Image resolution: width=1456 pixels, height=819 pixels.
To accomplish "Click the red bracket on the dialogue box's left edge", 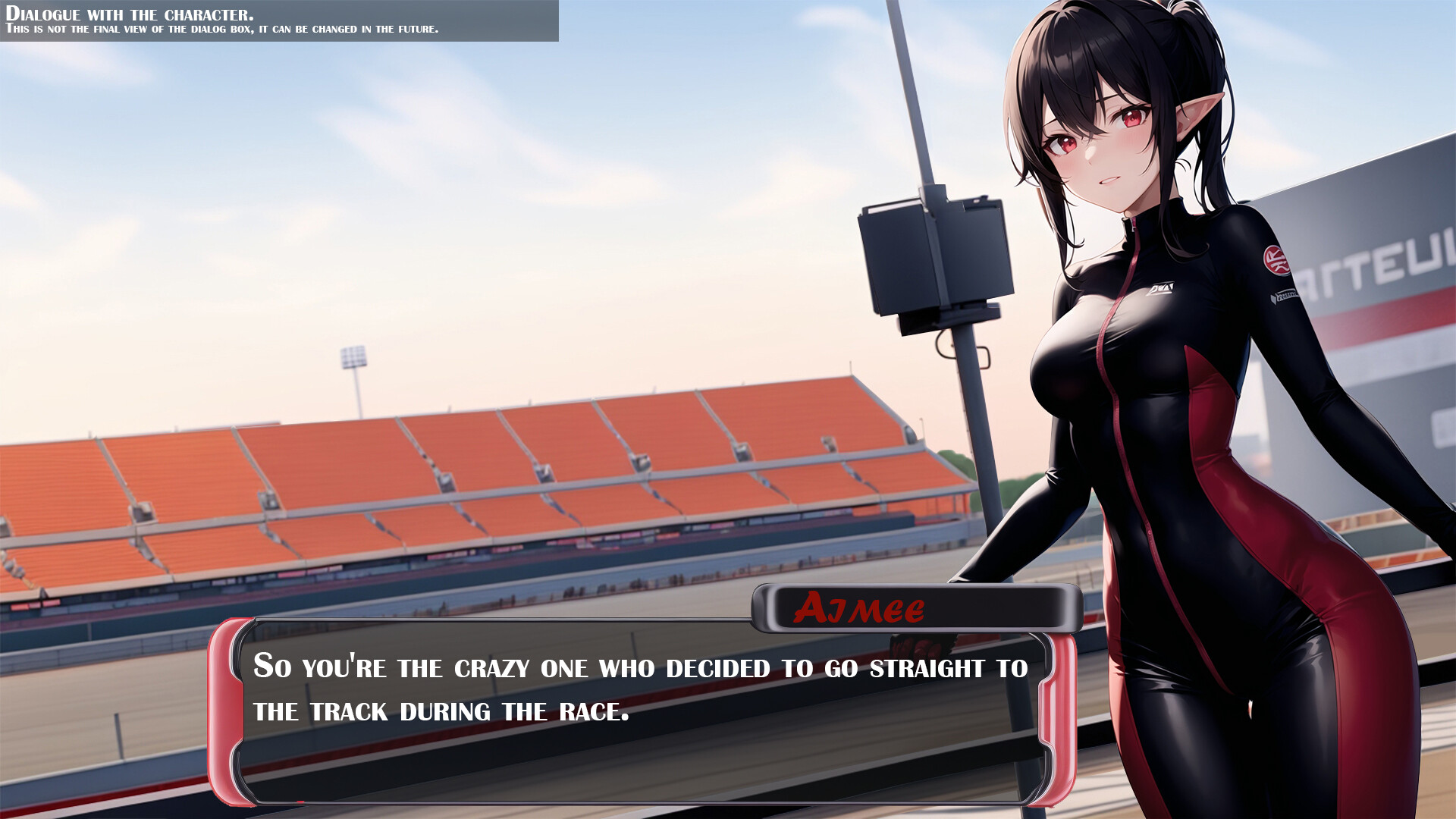I will (227, 705).
